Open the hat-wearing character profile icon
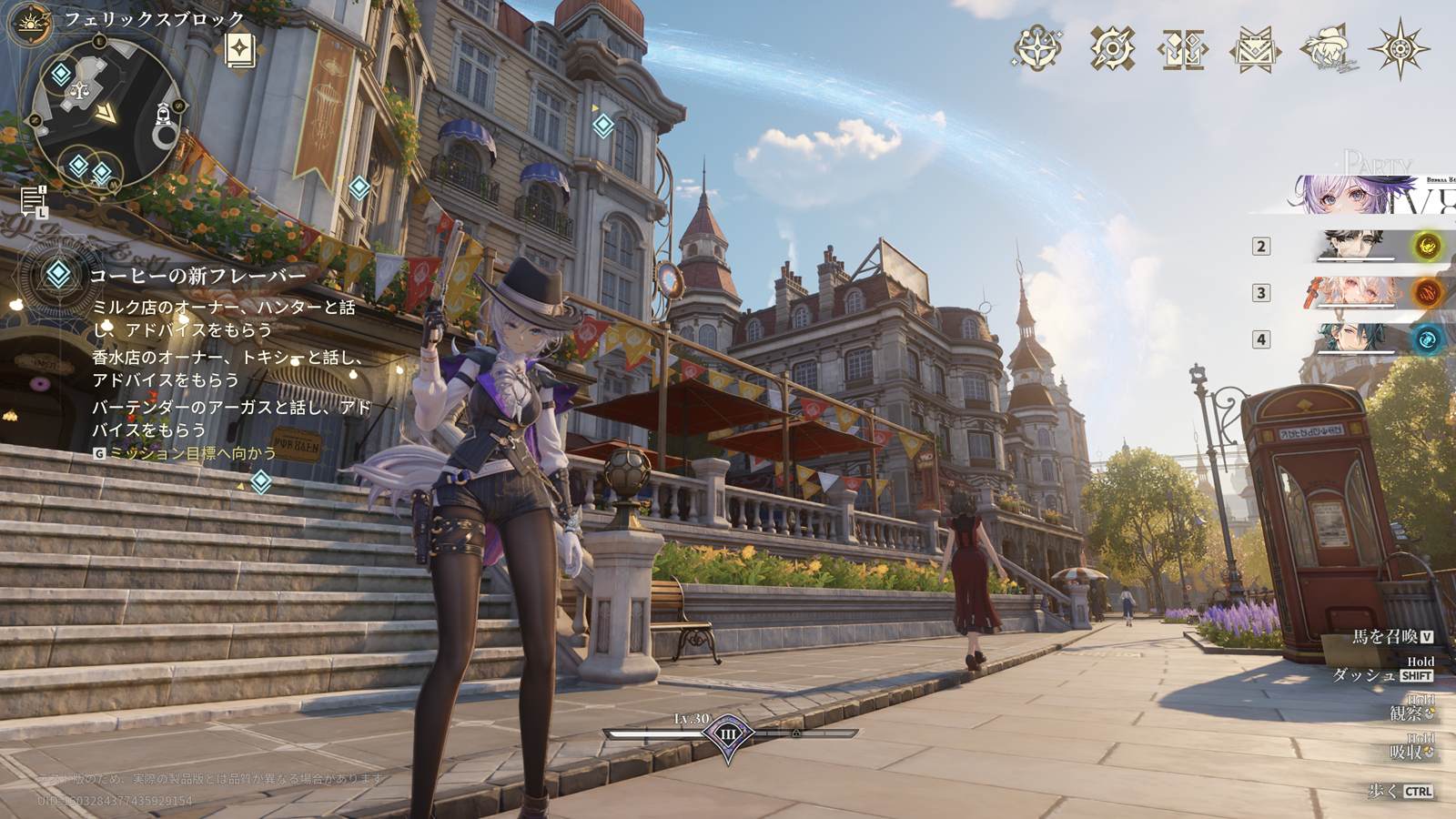The height and width of the screenshot is (819, 1456). (1327, 48)
